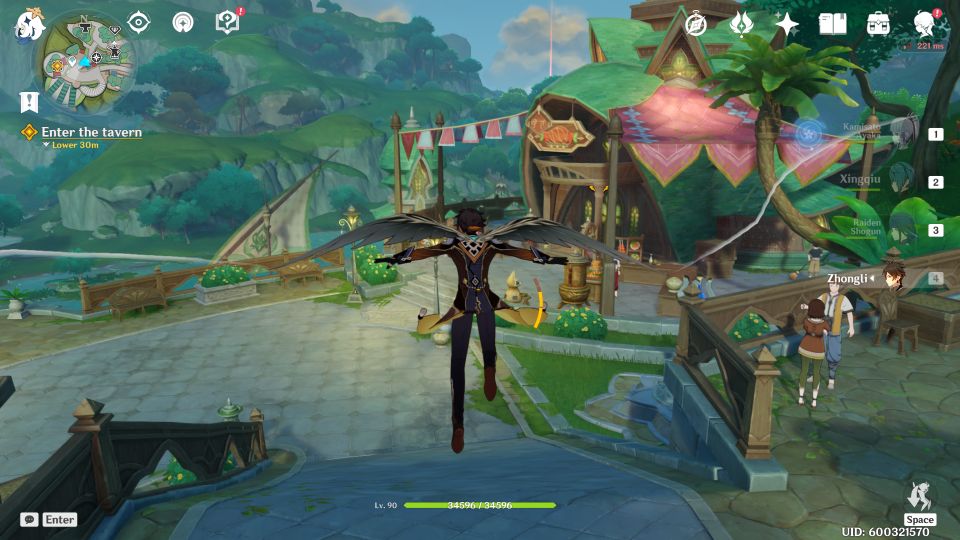Activate the jump character icon

pyautogui.click(x=919, y=496)
